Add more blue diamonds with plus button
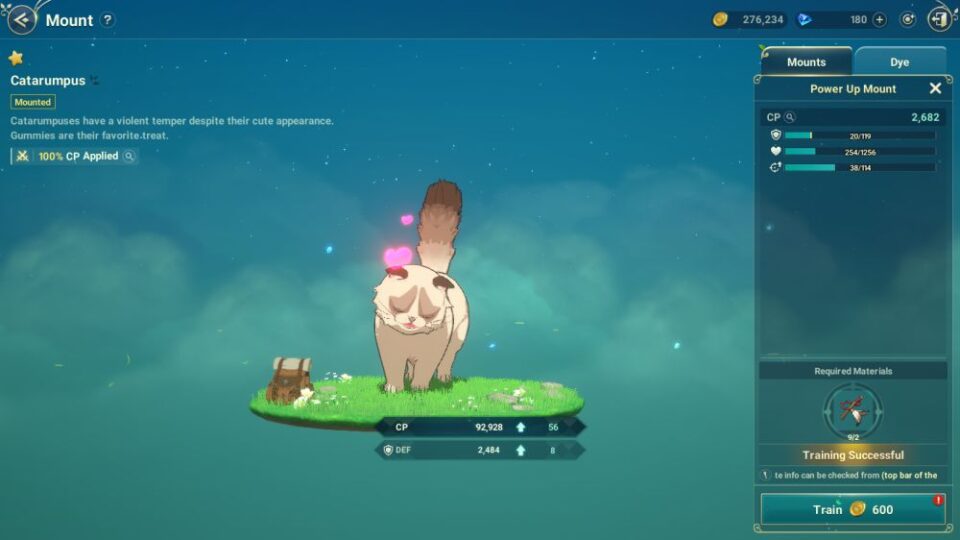This screenshot has width=960, height=540. [880, 20]
